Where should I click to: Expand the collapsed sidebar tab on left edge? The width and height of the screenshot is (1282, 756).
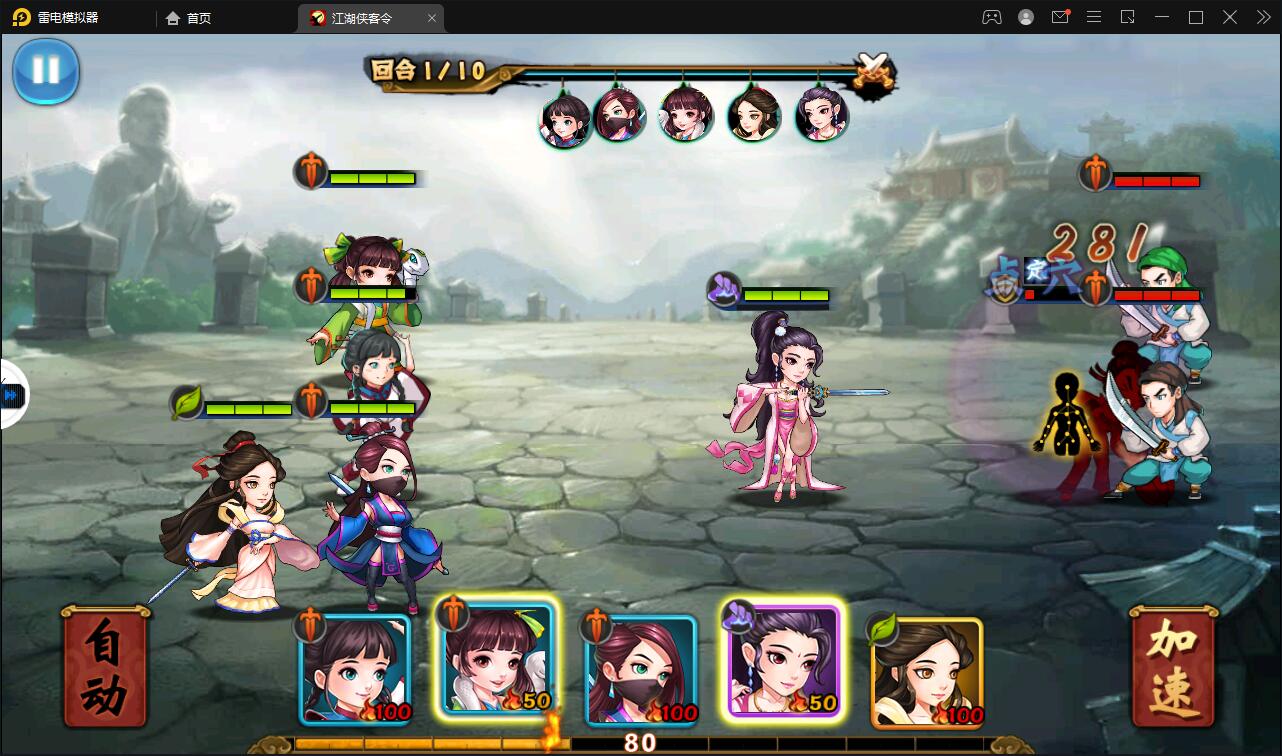10,396
